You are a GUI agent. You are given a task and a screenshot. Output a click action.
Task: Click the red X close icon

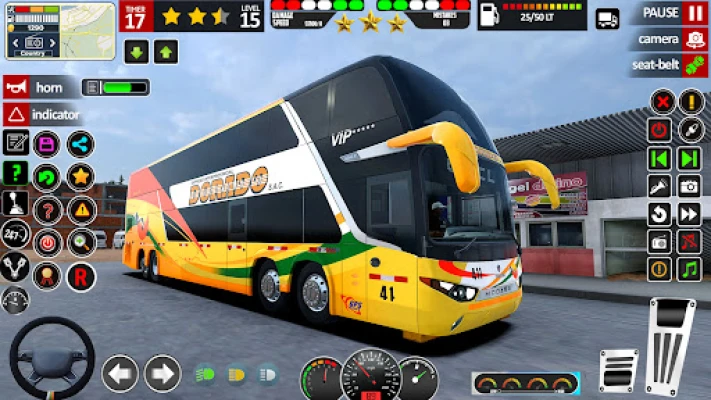tap(661, 101)
